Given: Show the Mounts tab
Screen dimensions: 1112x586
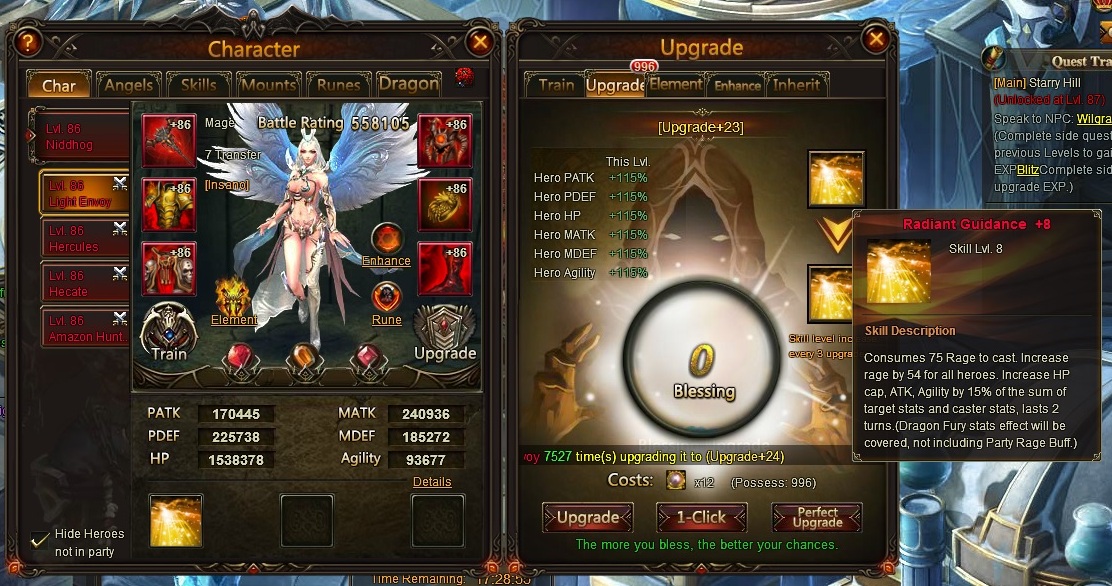Looking at the screenshot, I should tap(268, 85).
